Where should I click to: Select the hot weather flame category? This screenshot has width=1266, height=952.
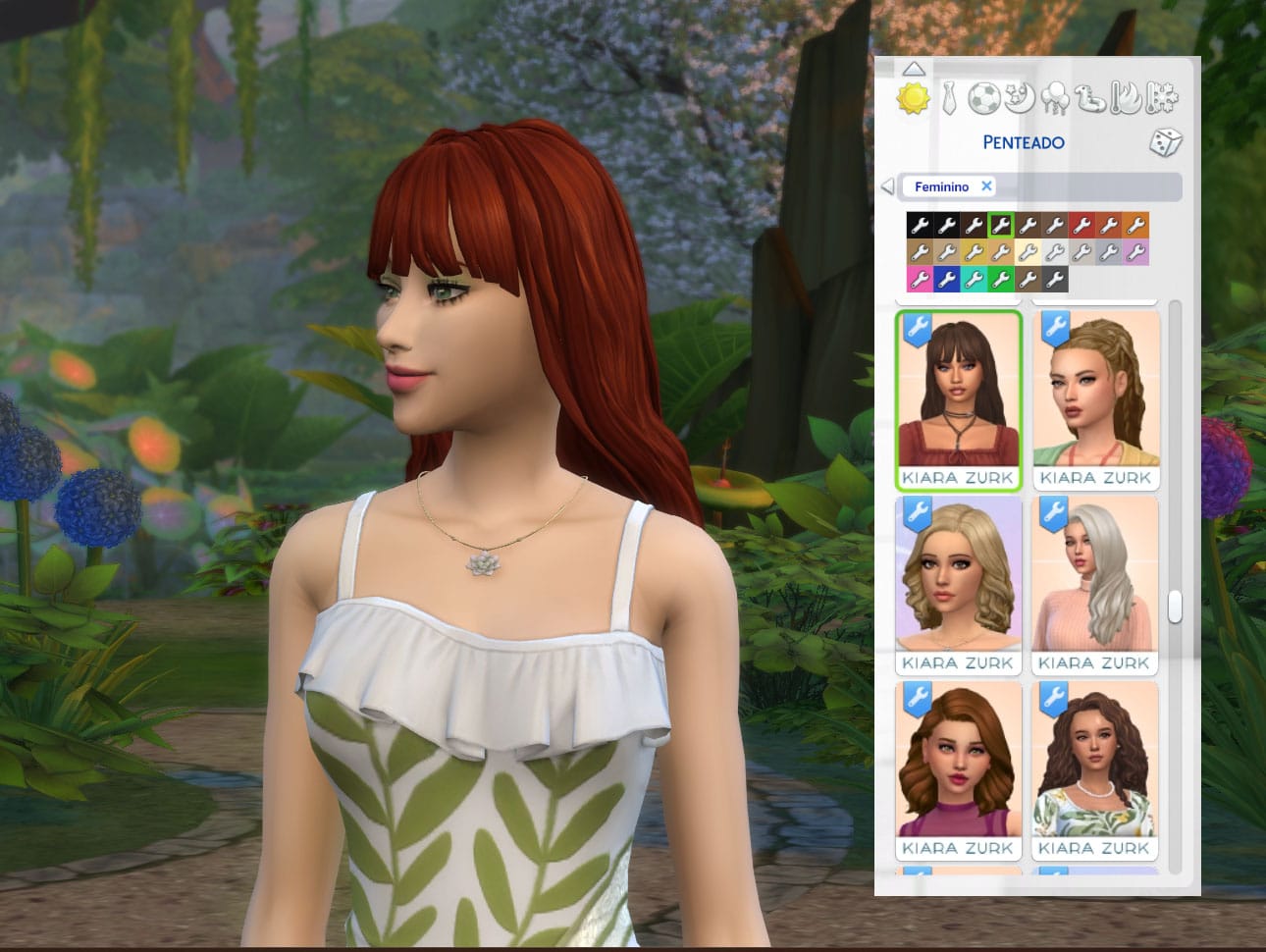tap(1127, 98)
